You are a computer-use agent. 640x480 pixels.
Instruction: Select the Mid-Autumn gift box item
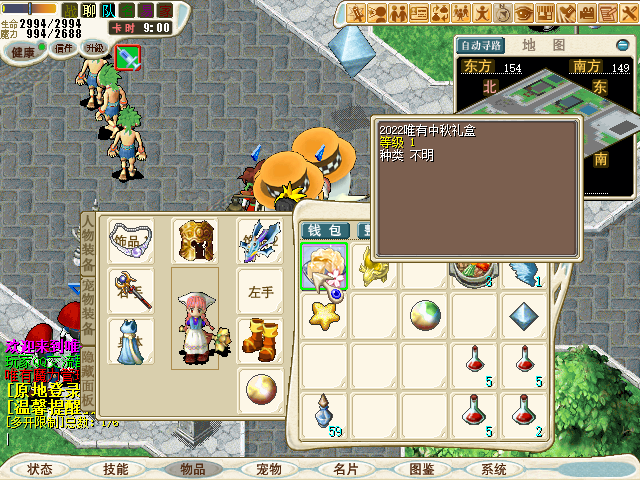coord(324,266)
